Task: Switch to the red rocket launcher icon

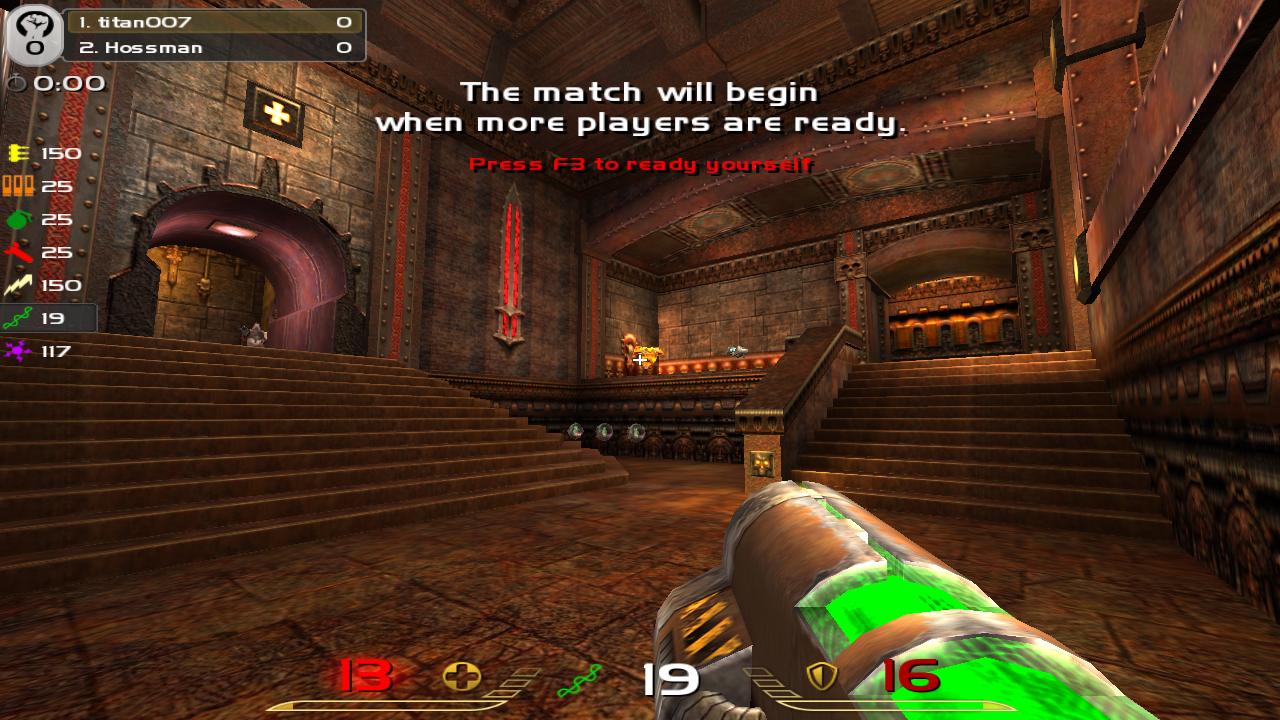Action: coord(18,252)
